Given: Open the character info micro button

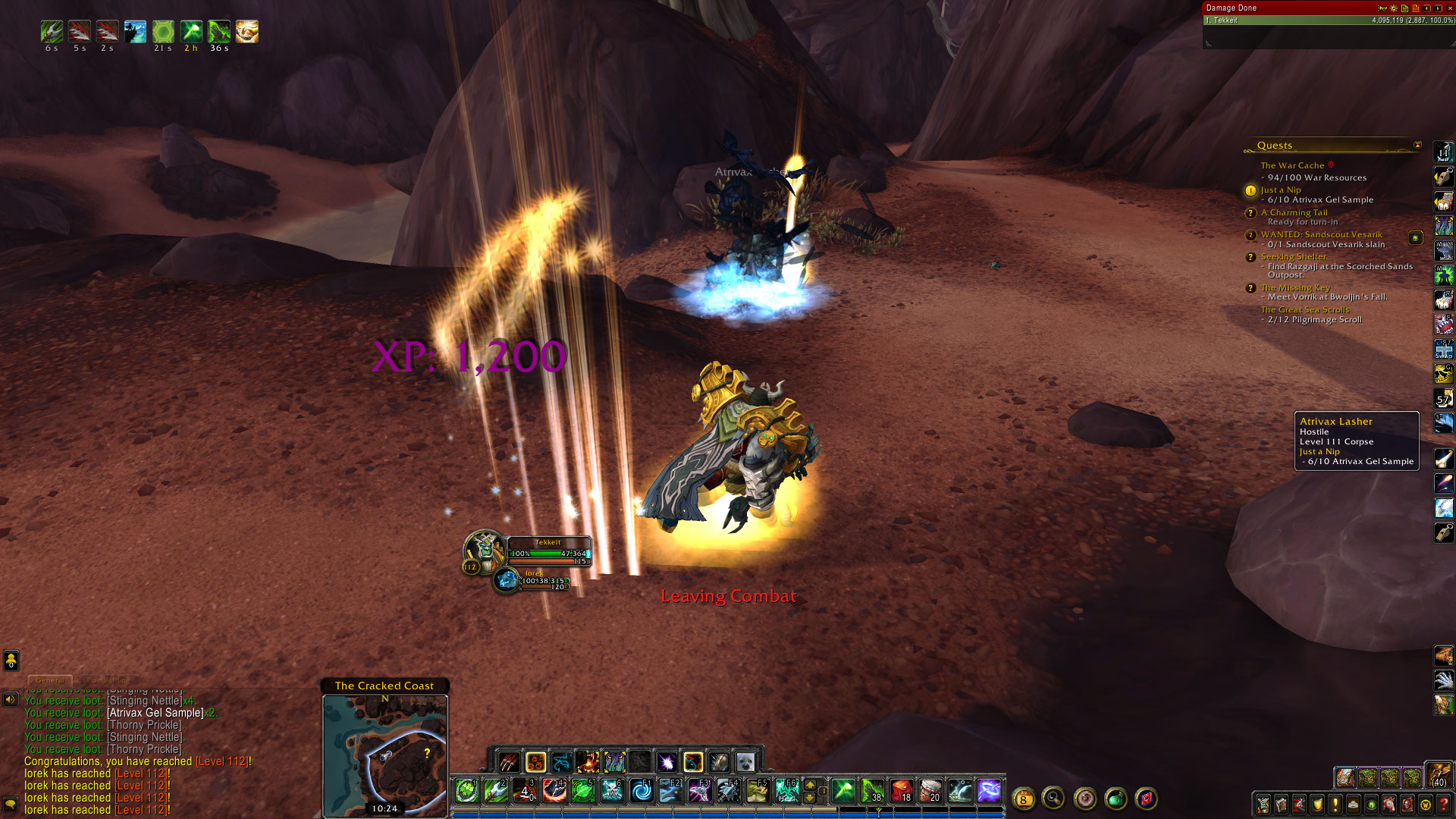Looking at the screenshot, I should 1263,805.
